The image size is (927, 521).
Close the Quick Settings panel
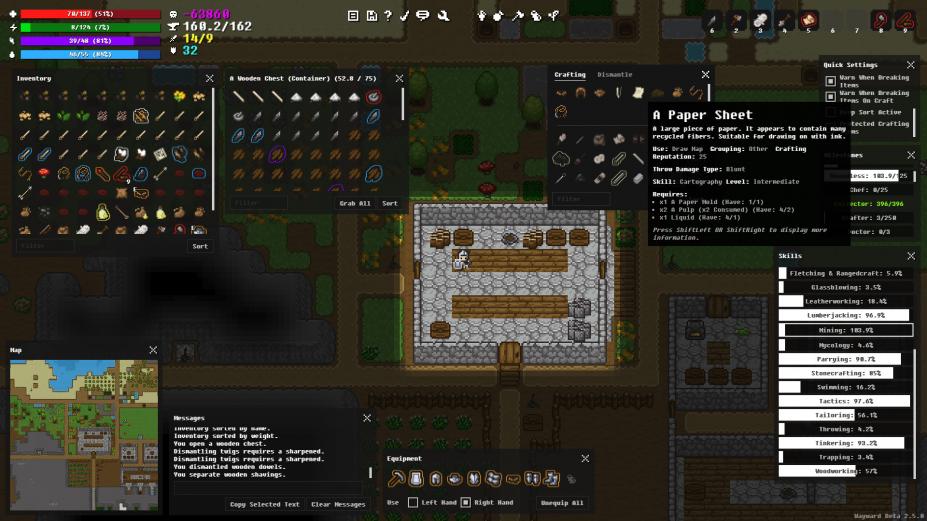click(911, 64)
